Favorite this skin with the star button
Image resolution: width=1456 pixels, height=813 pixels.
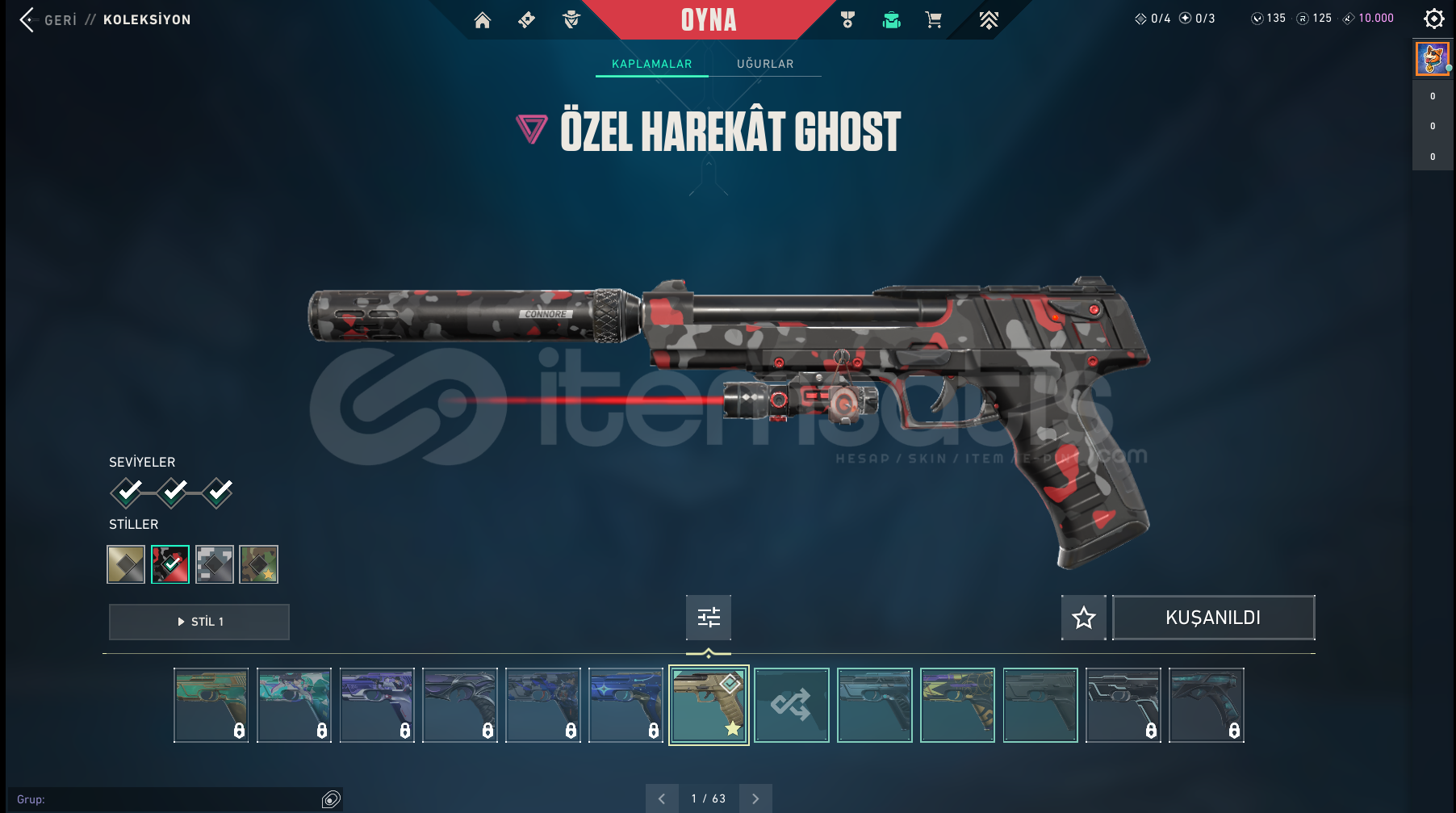pyautogui.click(x=1083, y=618)
